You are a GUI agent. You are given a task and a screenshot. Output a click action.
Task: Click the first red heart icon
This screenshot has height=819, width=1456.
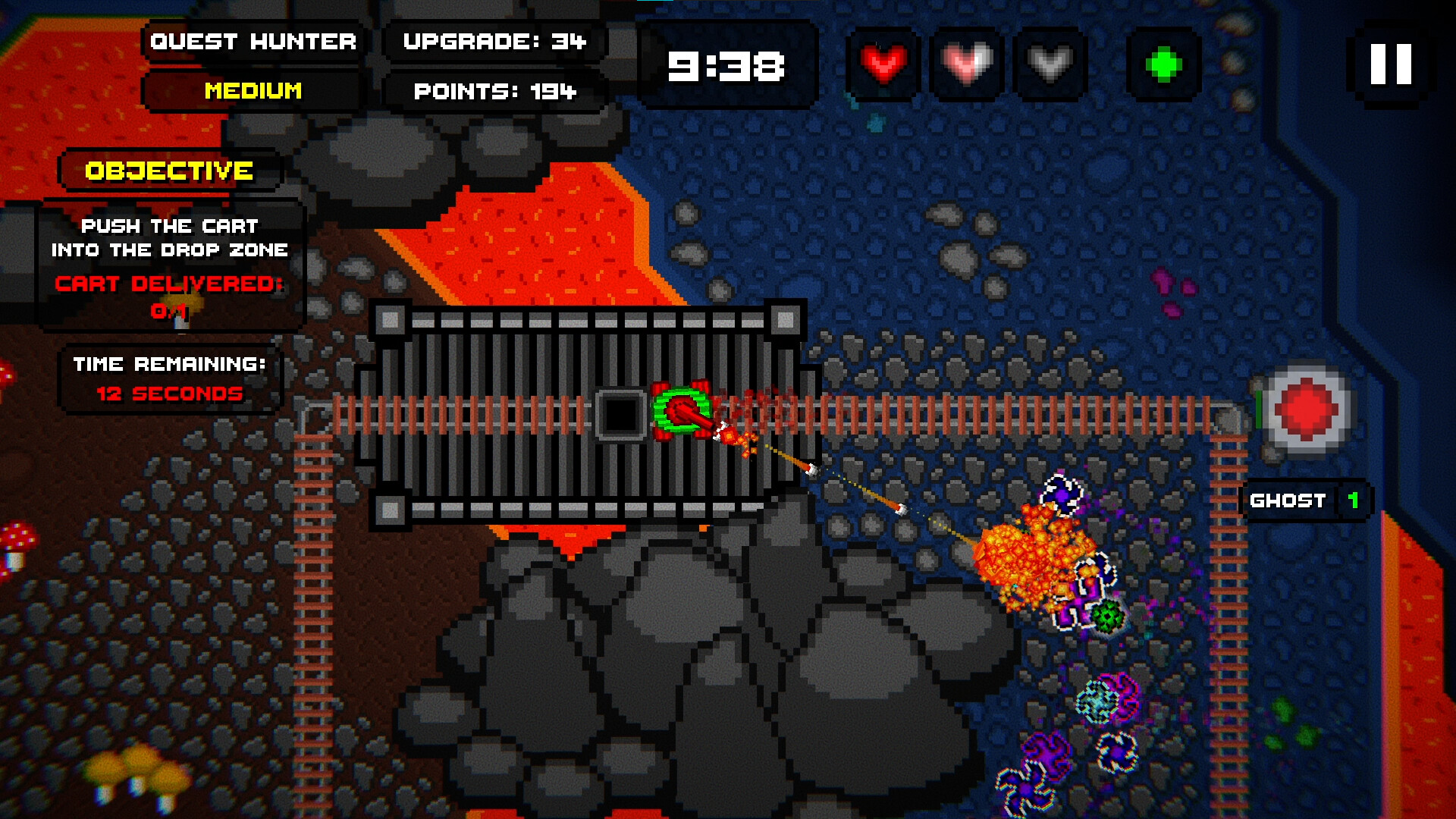tap(884, 64)
